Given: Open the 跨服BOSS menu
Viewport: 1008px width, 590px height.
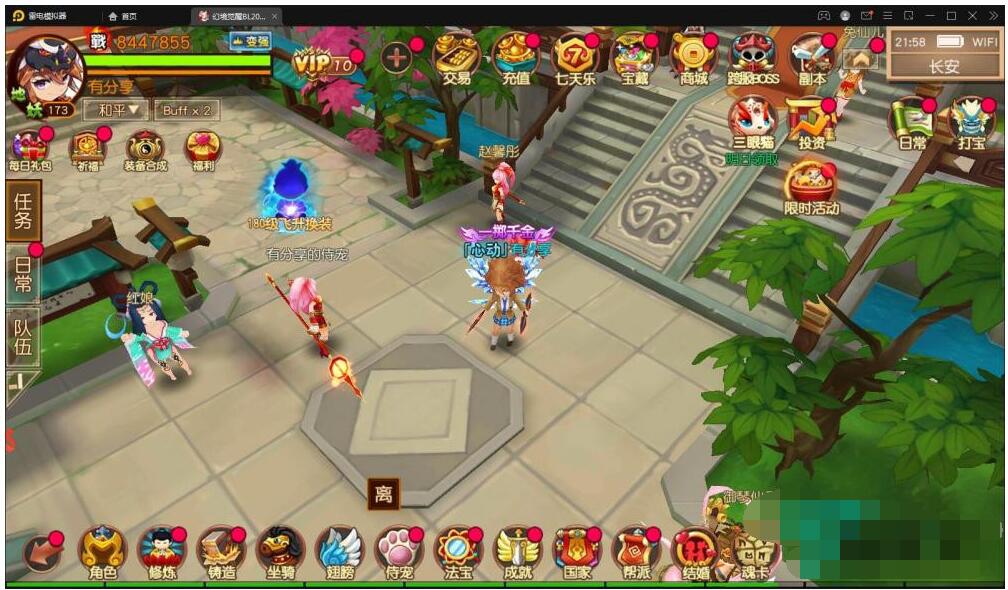Looking at the screenshot, I should coord(752,58).
